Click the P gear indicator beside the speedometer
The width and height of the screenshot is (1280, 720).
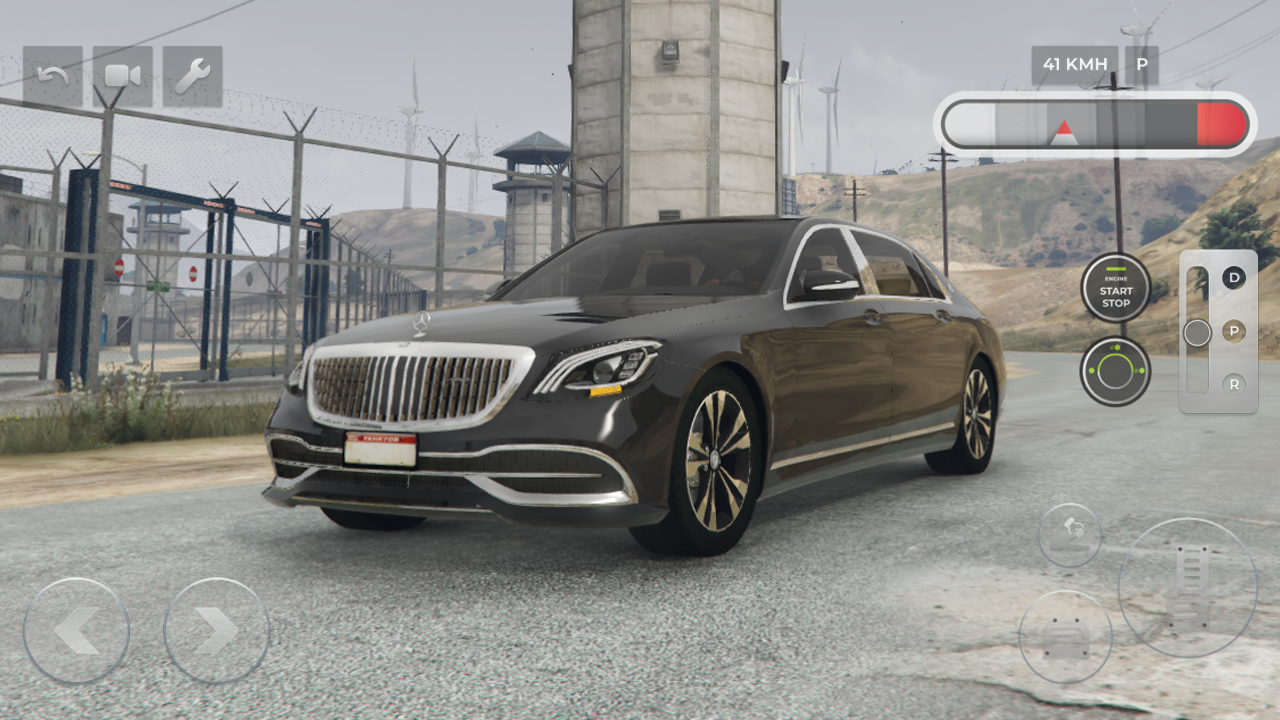1140,64
